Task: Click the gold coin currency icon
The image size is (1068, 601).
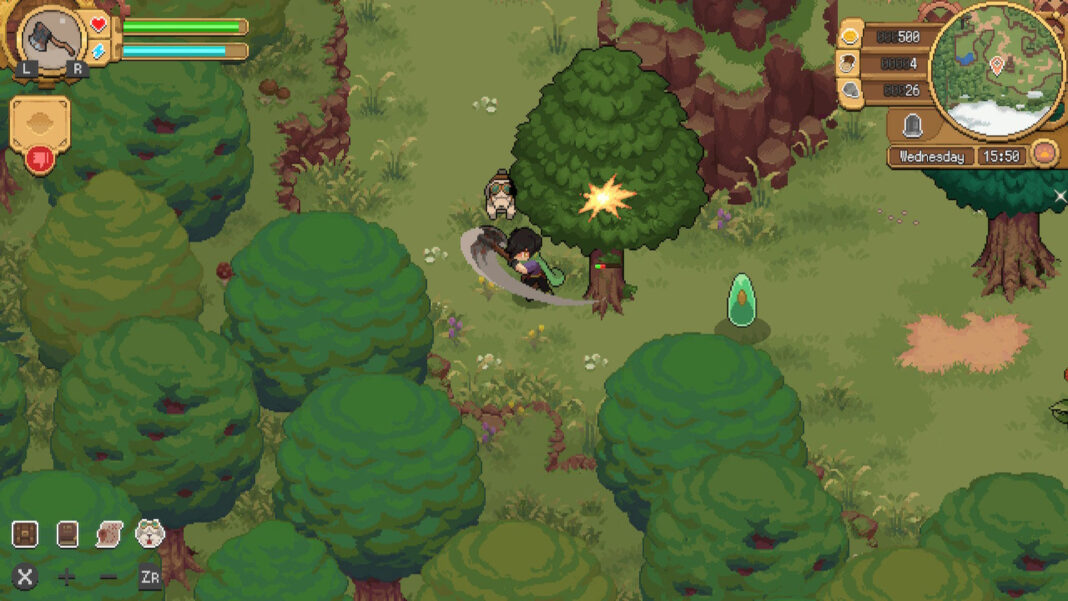Action: pos(851,36)
